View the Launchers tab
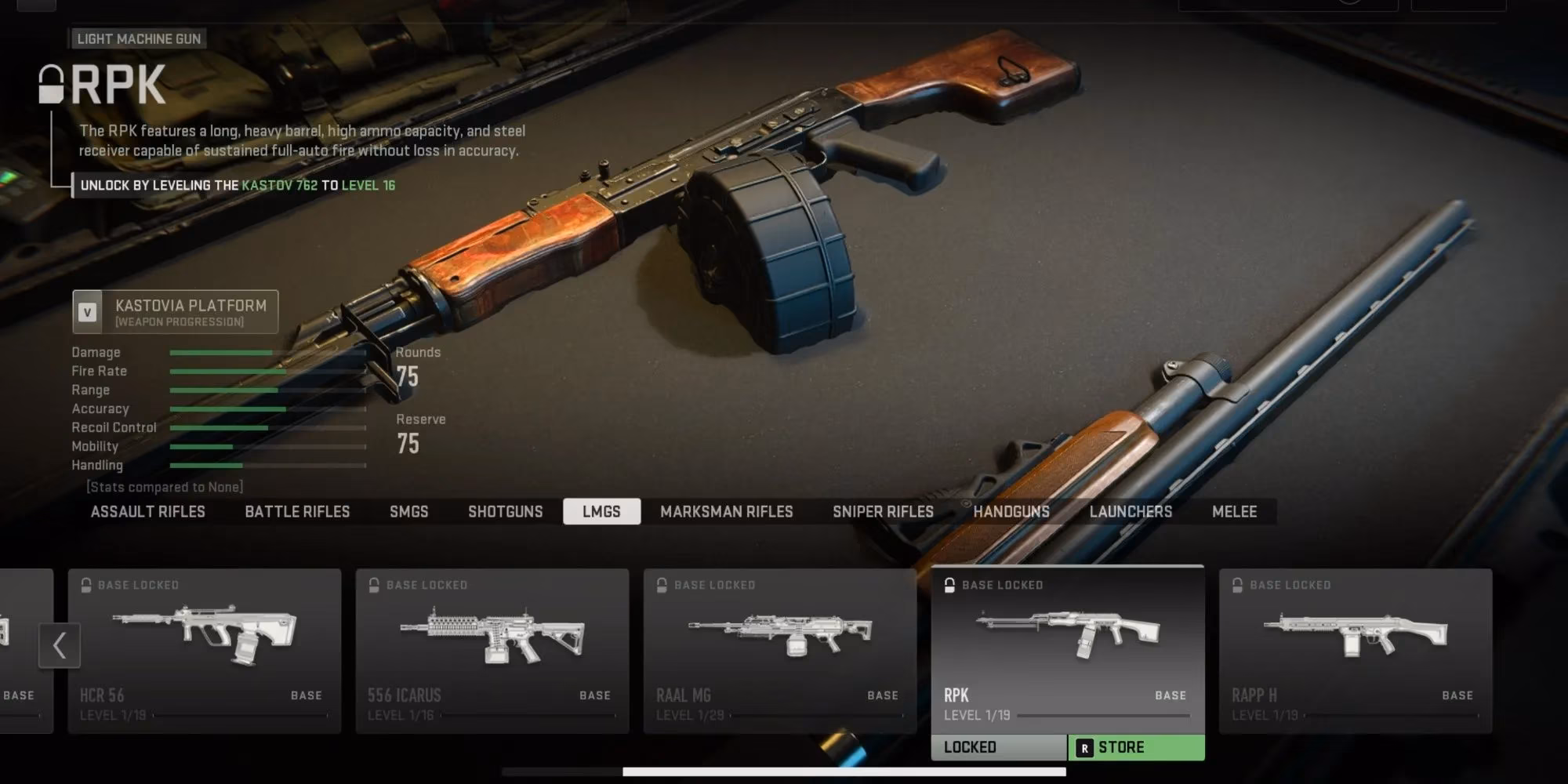Image resolution: width=1568 pixels, height=784 pixels. click(x=1131, y=512)
